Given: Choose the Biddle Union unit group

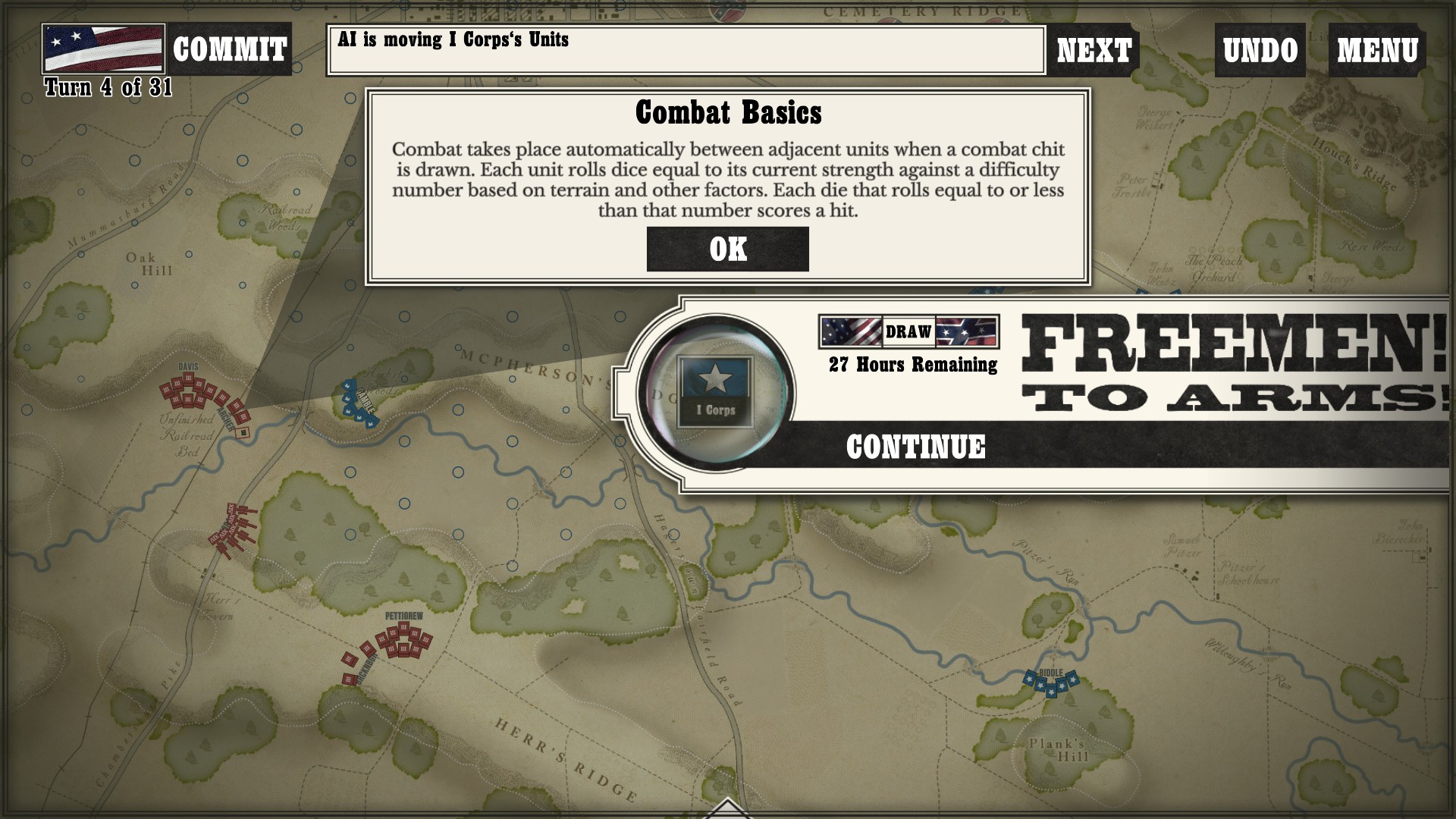Looking at the screenshot, I should coord(1050,682).
